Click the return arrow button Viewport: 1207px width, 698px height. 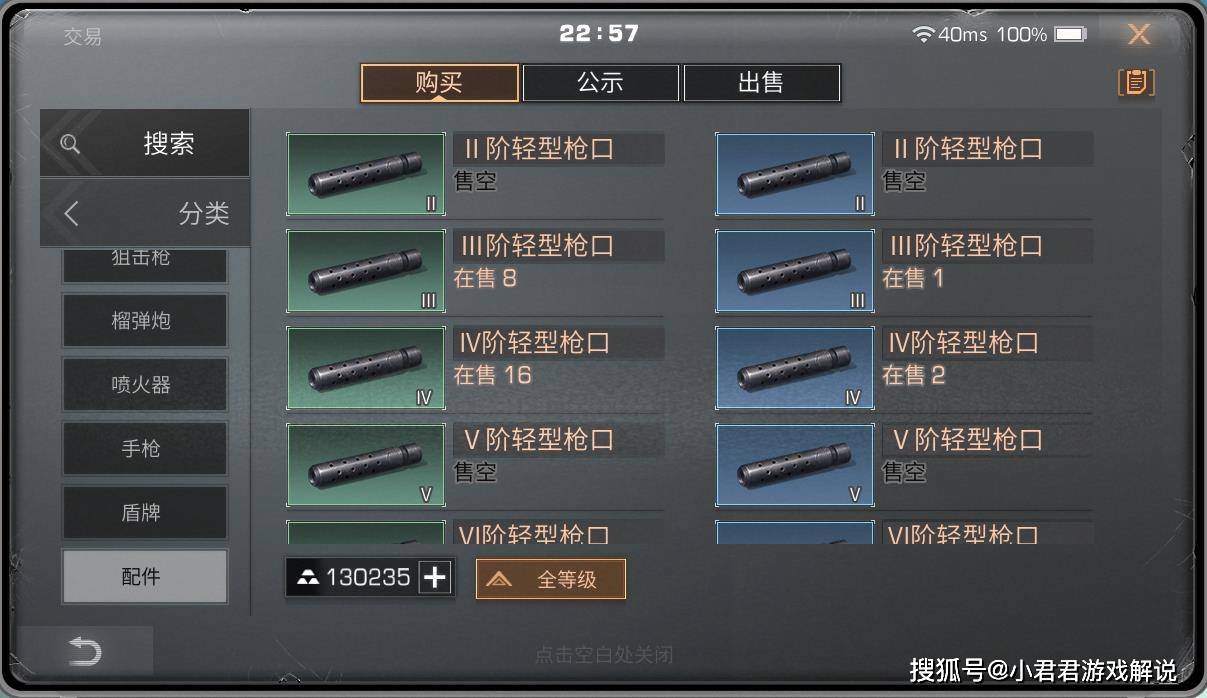85,652
